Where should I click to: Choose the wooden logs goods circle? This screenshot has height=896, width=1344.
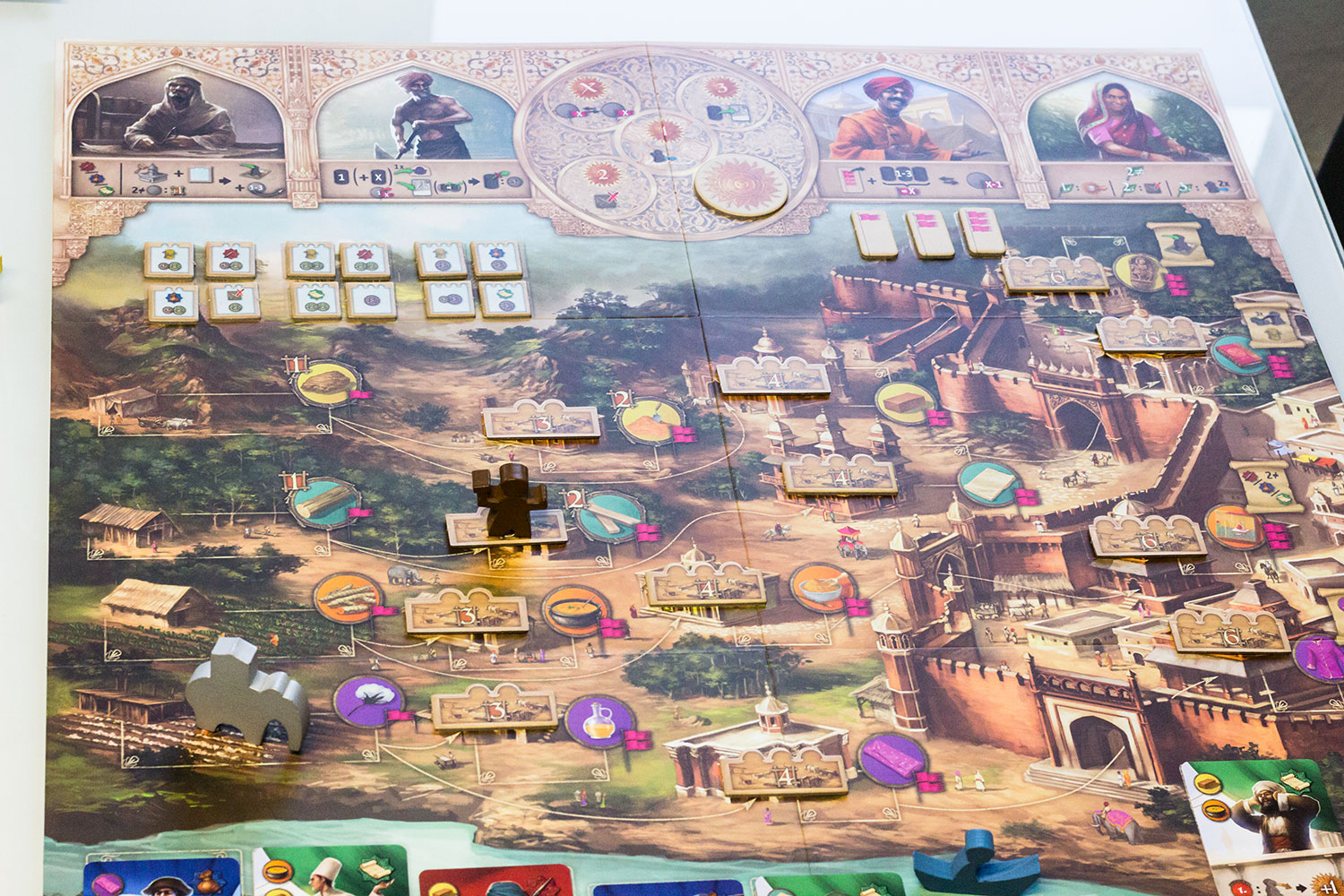(x=348, y=597)
